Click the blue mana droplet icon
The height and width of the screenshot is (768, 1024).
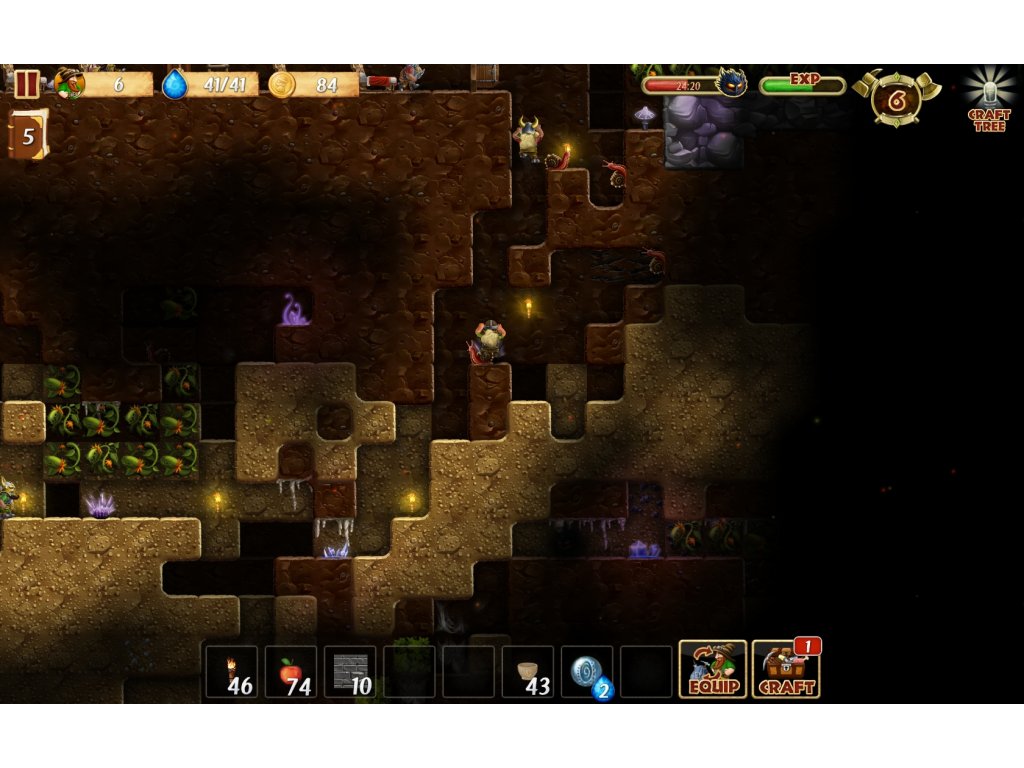(x=175, y=85)
